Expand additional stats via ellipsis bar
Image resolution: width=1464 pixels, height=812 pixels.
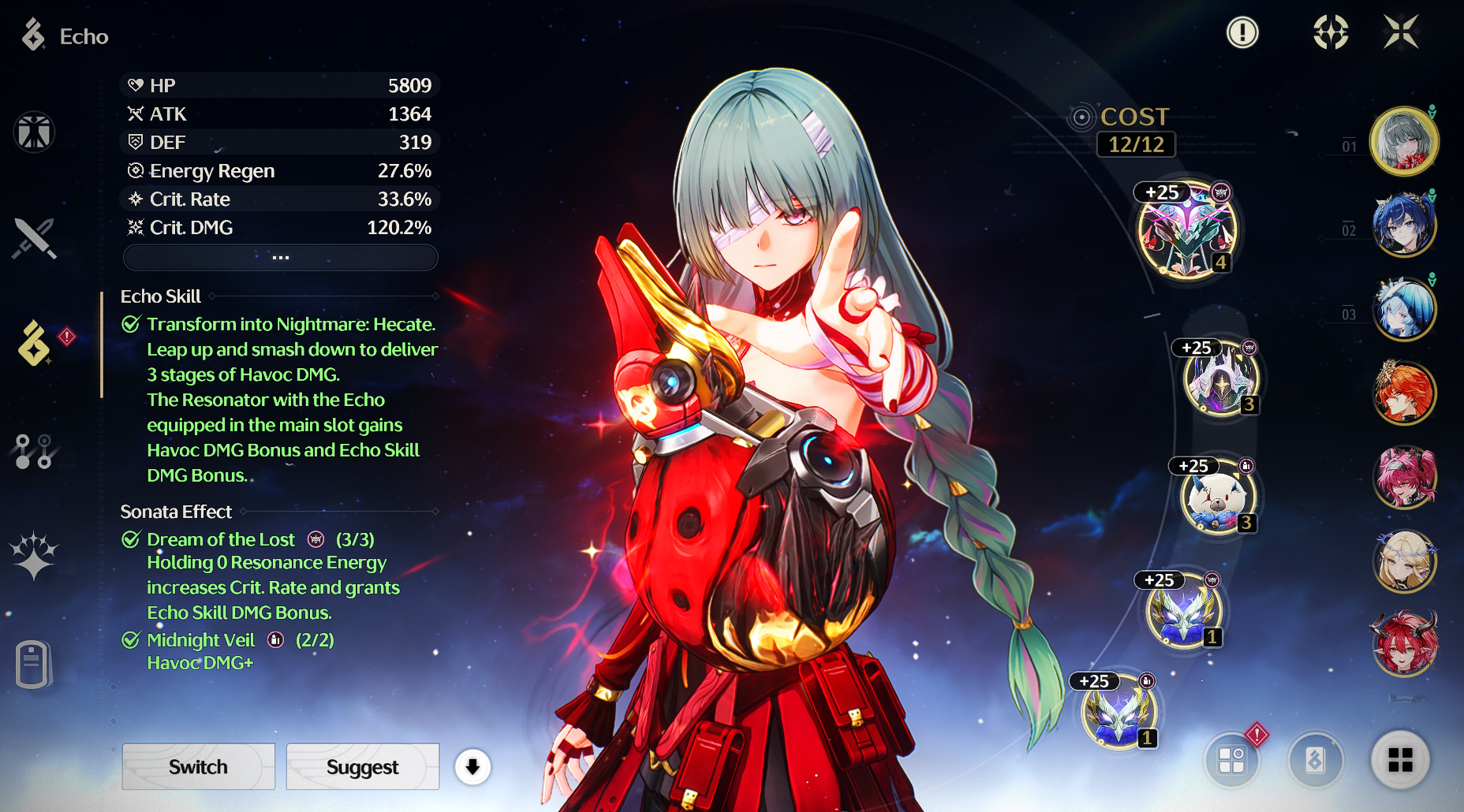pyautogui.click(x=280, y=257)
